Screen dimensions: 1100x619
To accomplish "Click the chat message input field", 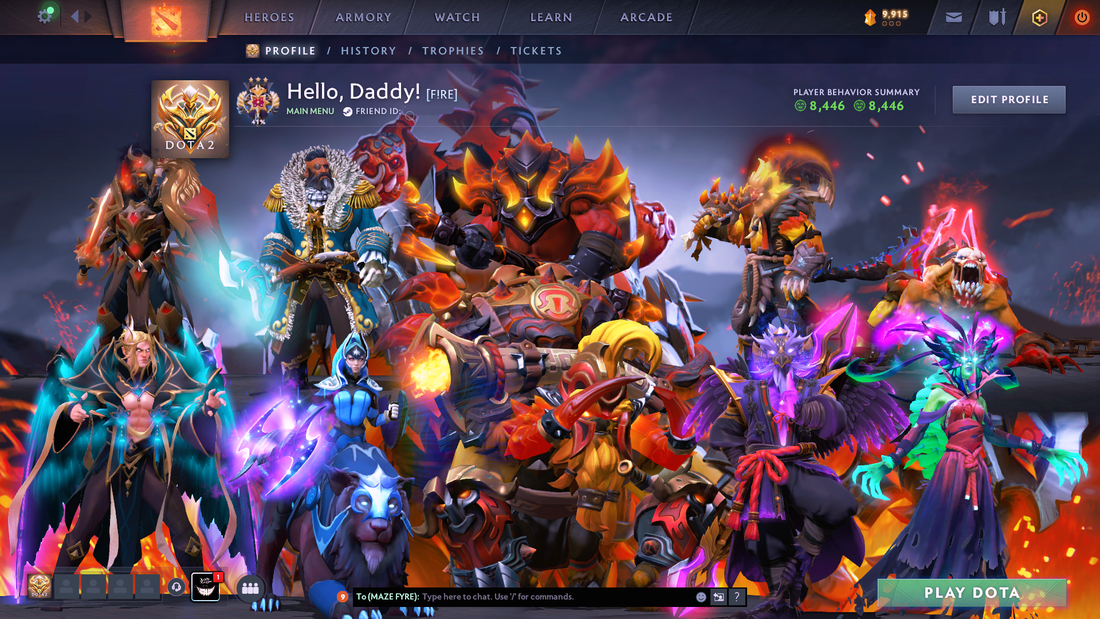I will pos(550,597).
